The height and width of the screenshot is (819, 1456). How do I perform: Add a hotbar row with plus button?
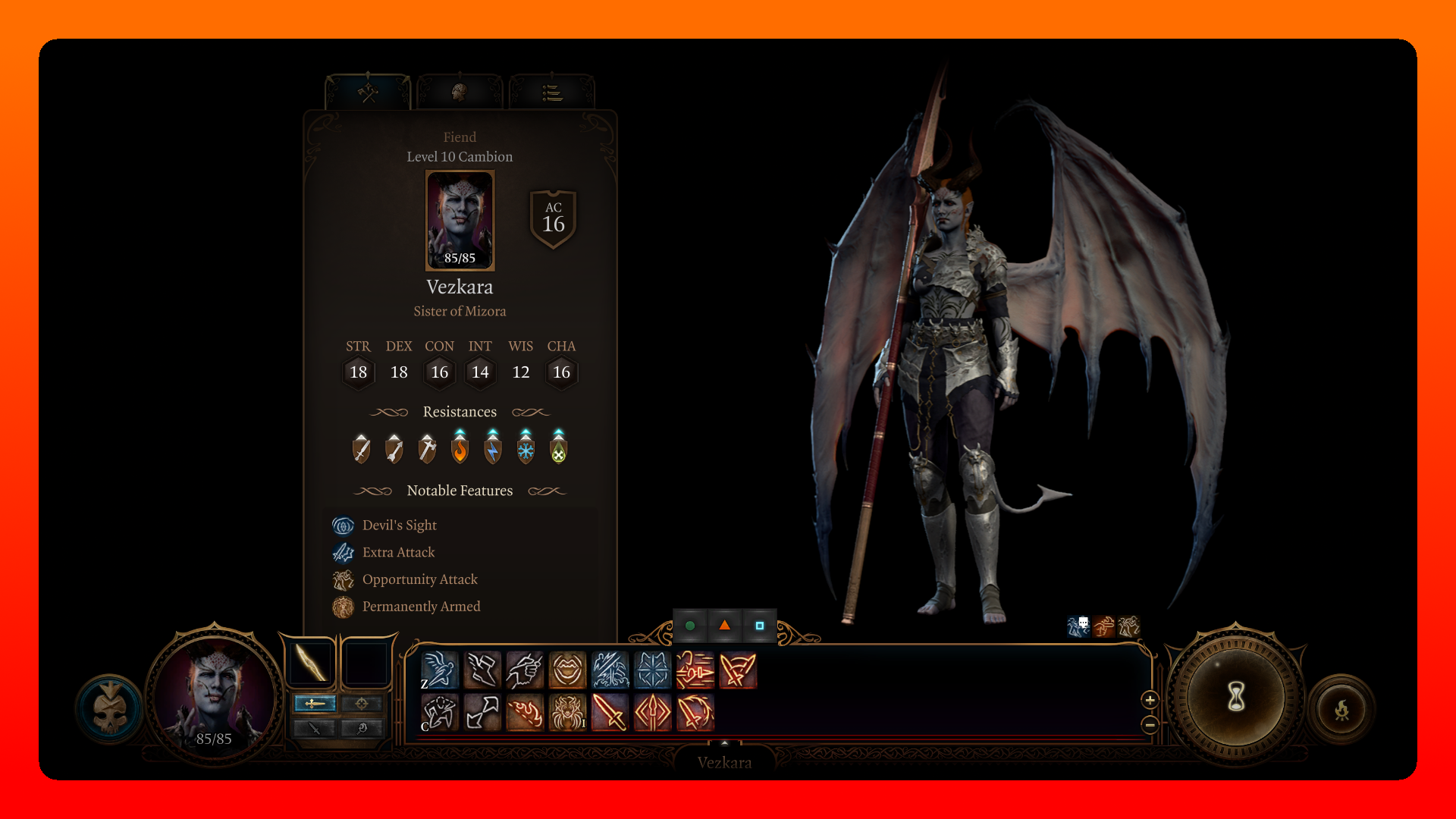(x=1150, y=700)
